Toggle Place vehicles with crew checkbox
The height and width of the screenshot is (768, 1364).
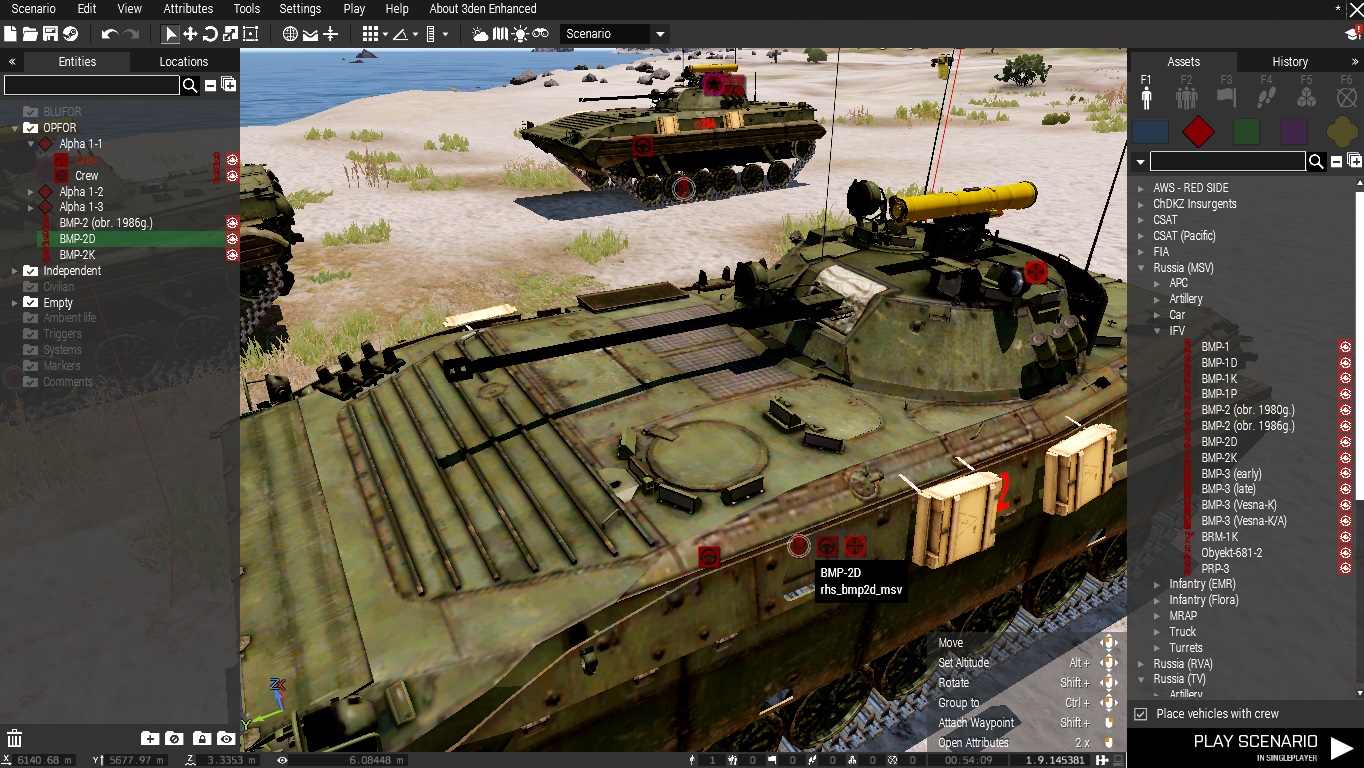pyautogui.click(x=1141, y=714)
